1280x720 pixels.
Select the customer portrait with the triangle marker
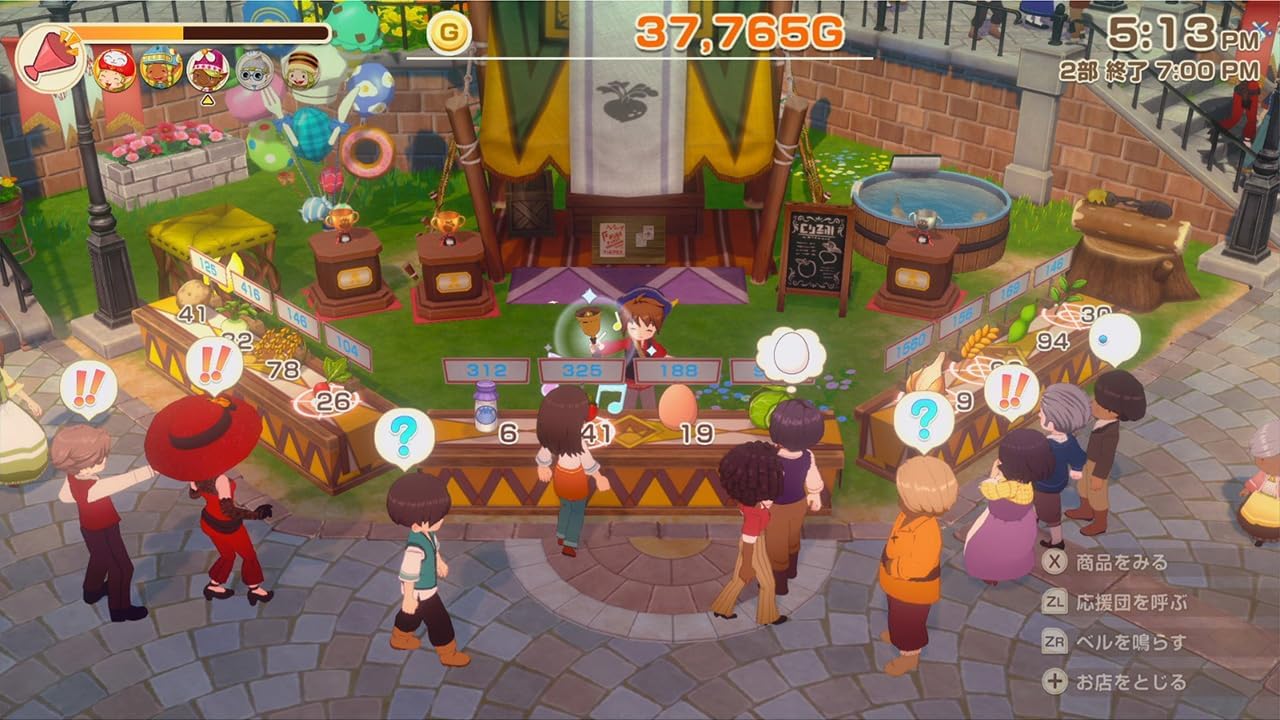207,70
